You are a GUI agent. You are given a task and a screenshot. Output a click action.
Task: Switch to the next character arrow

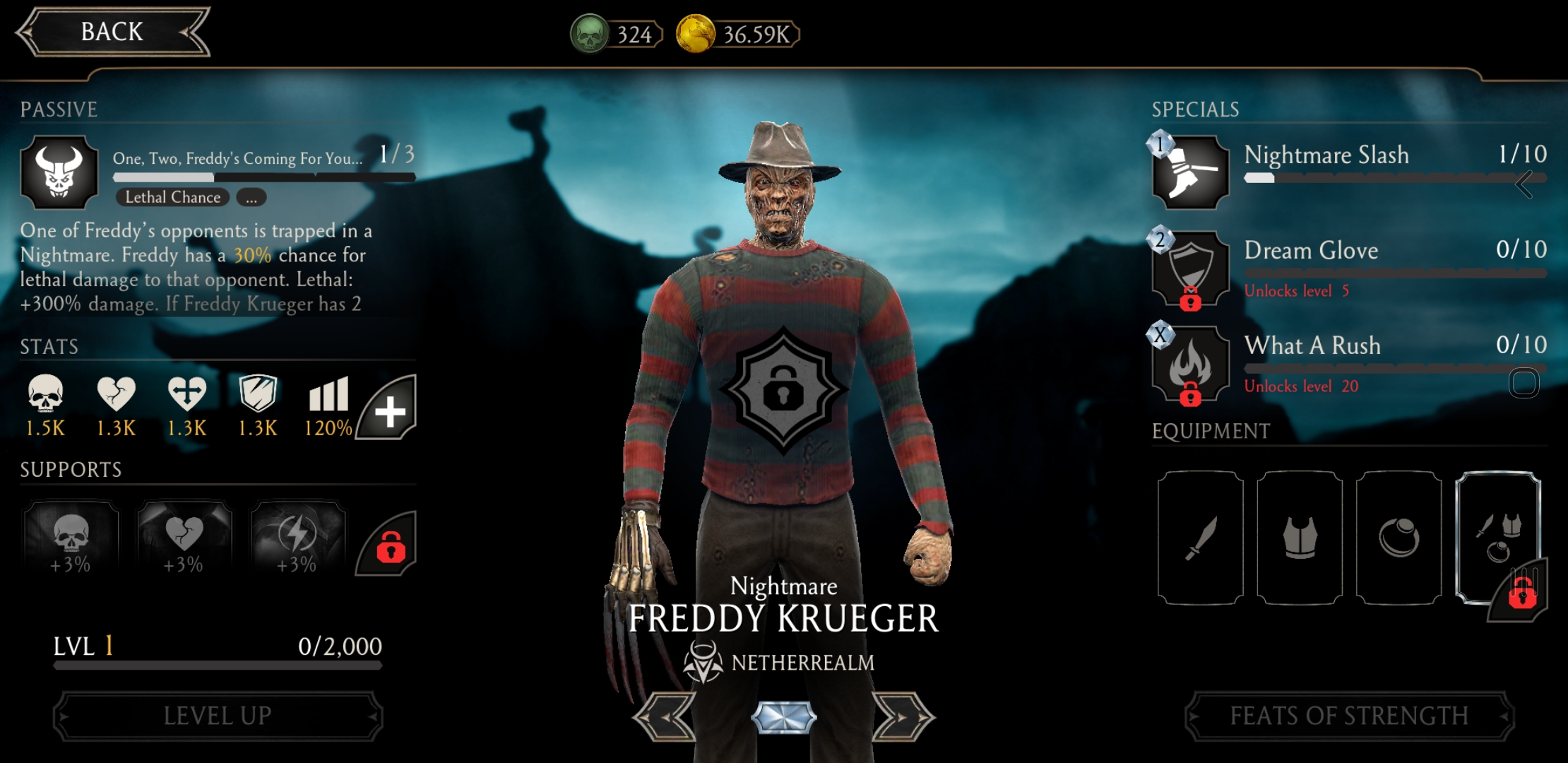[903, 717]
